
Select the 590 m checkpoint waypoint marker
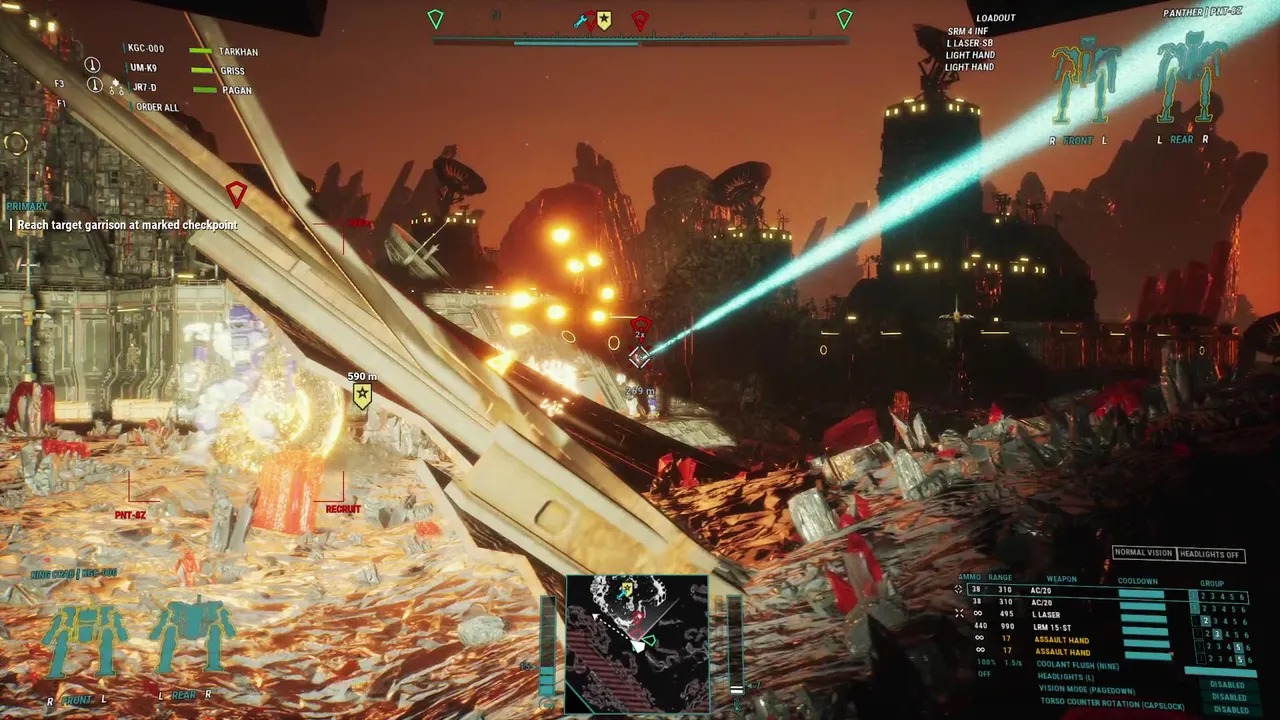[x=362, y=396]
